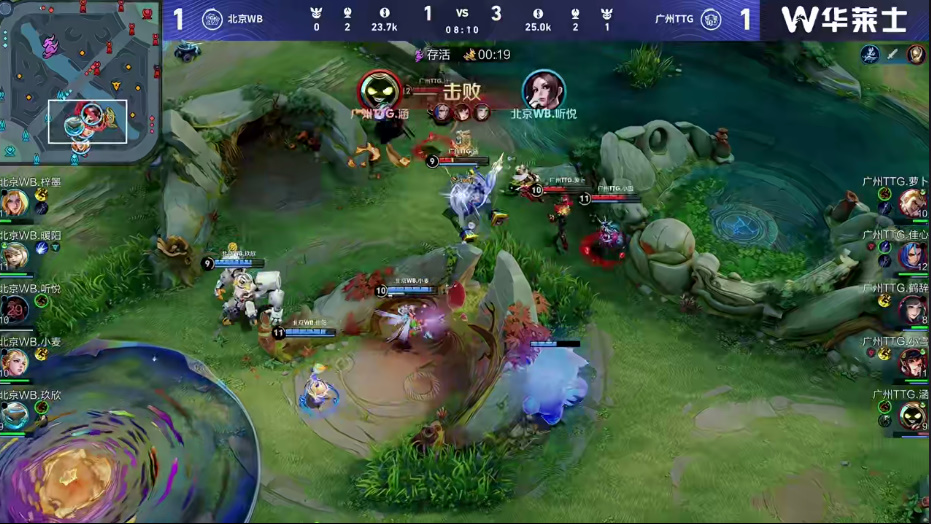Click the 广州TTG team logo
Image resolution: width=931 pixels, height=524 pixels.
pyautogui.click(x=711, y=19)
